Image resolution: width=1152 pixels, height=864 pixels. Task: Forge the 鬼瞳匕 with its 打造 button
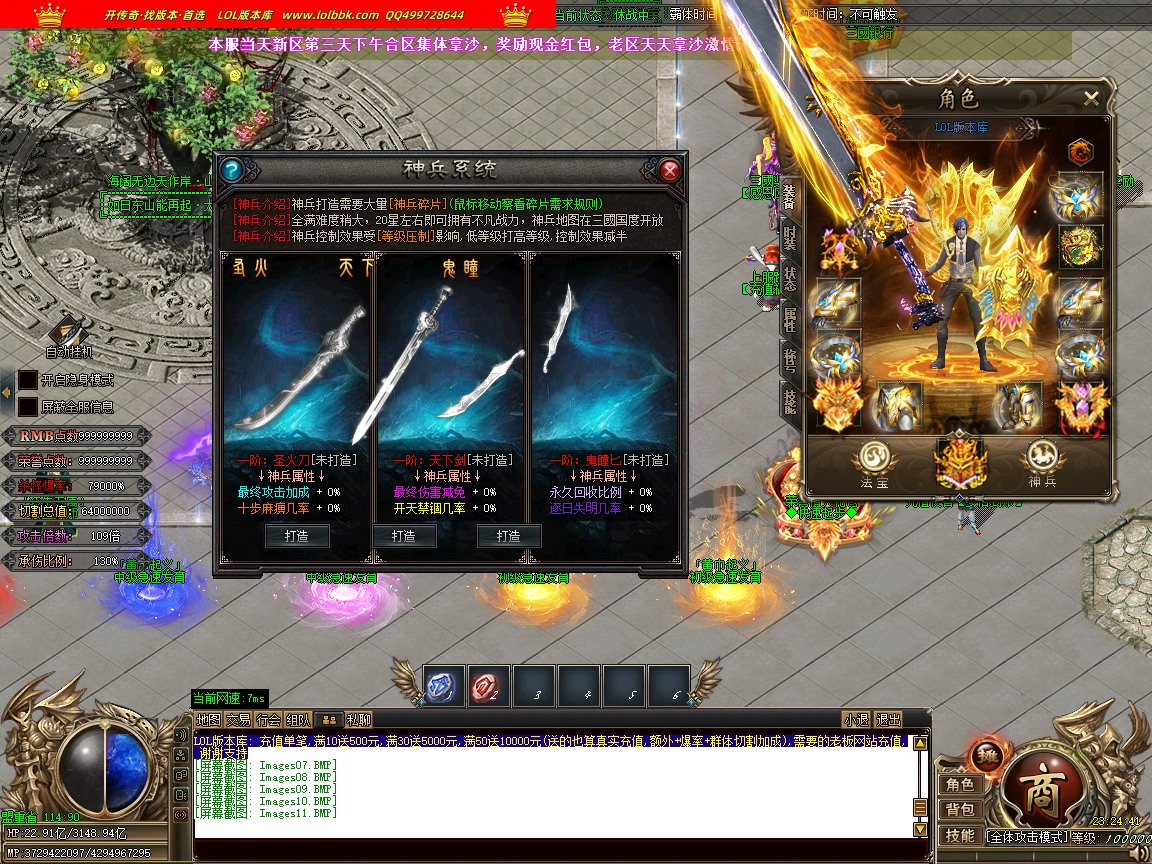(x=510, y=536)
